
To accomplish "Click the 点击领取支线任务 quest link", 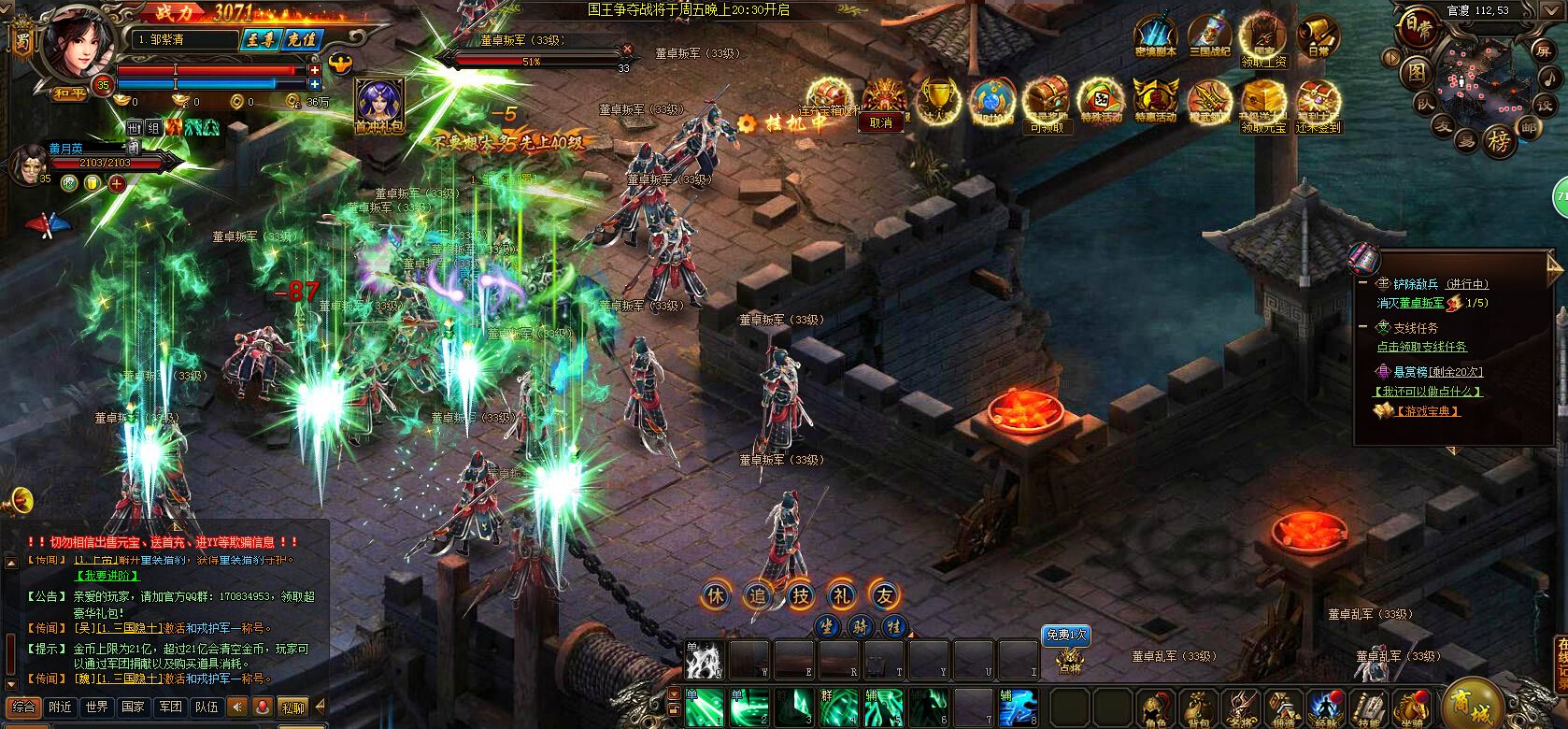I will 1421,347.
